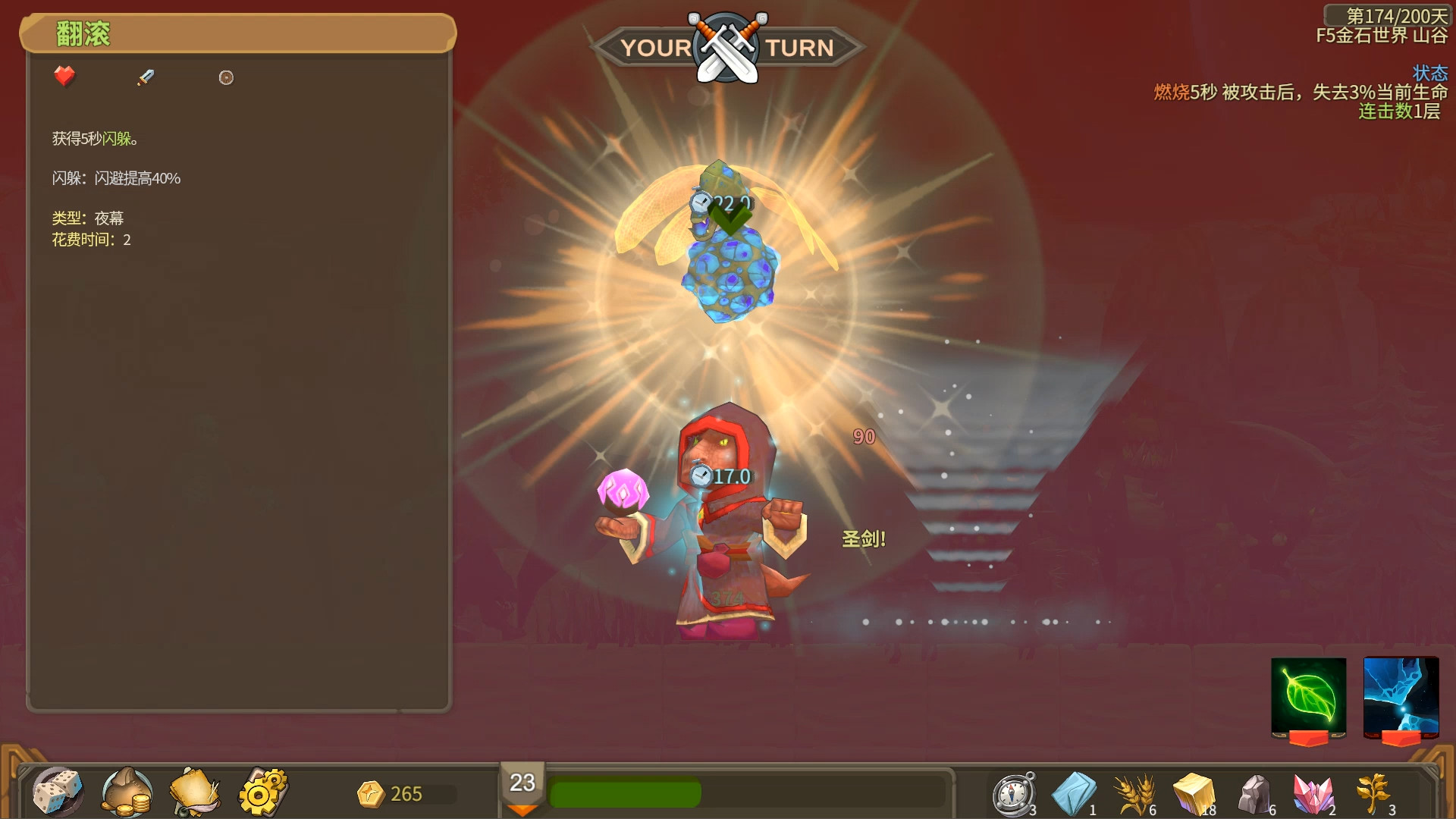Open the coin bag inventory icon
The height and width of the screenshot is (819, 1456).
[127, 792]
